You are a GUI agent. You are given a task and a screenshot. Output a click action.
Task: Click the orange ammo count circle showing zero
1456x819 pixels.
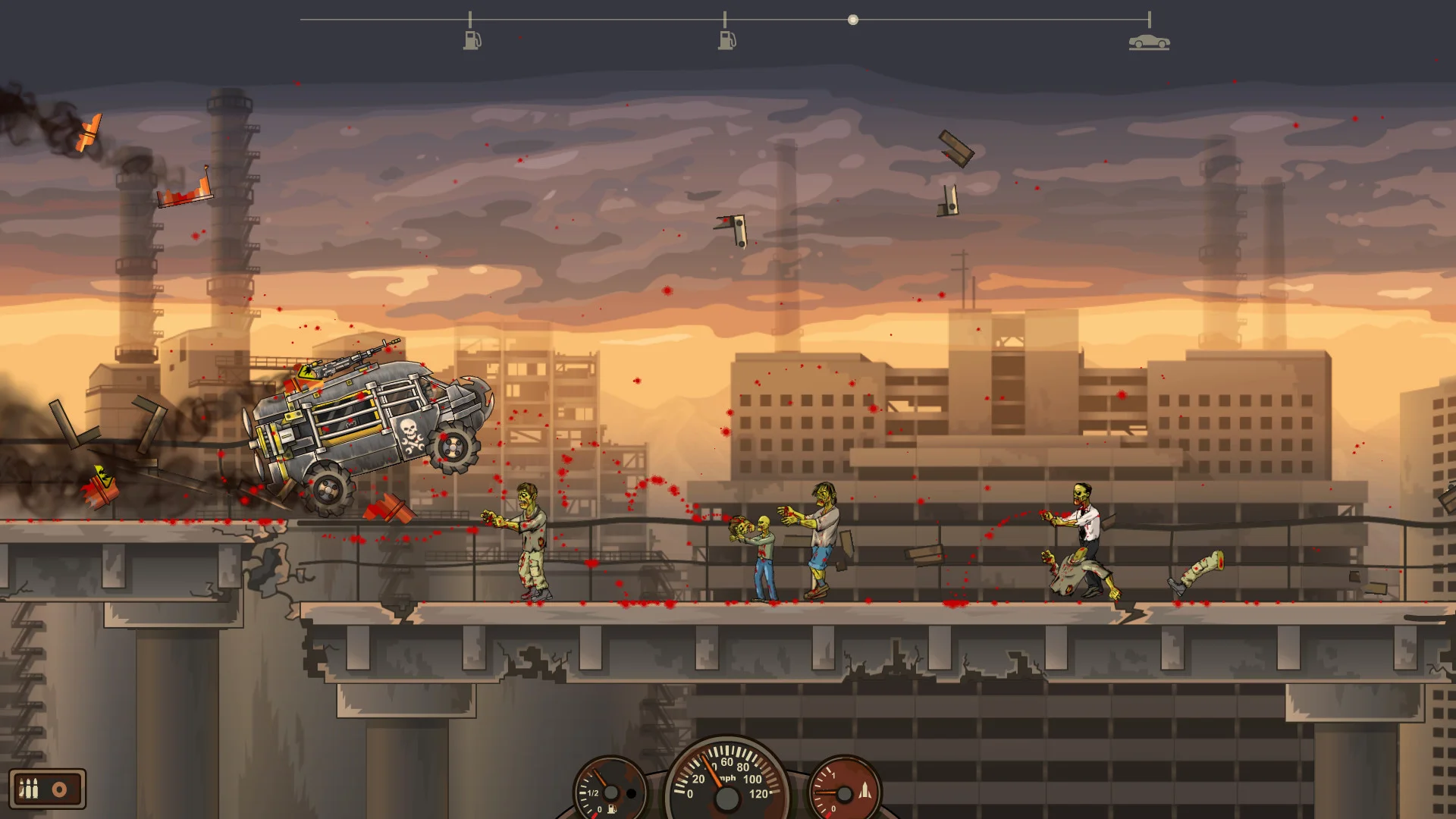click(59, 789)
